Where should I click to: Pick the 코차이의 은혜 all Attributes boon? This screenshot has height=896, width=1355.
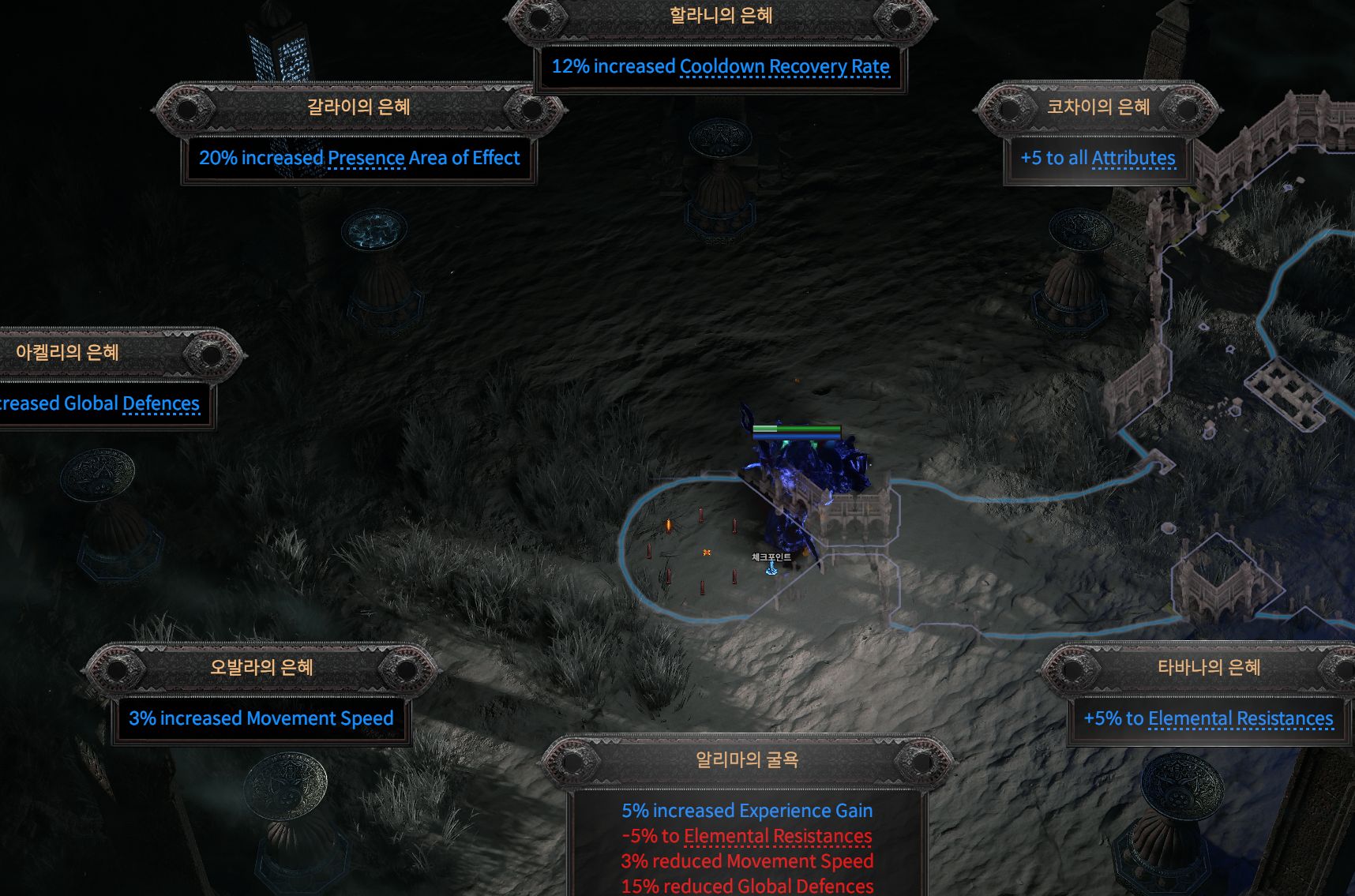pyautogui.click(x=1098, y=108)
